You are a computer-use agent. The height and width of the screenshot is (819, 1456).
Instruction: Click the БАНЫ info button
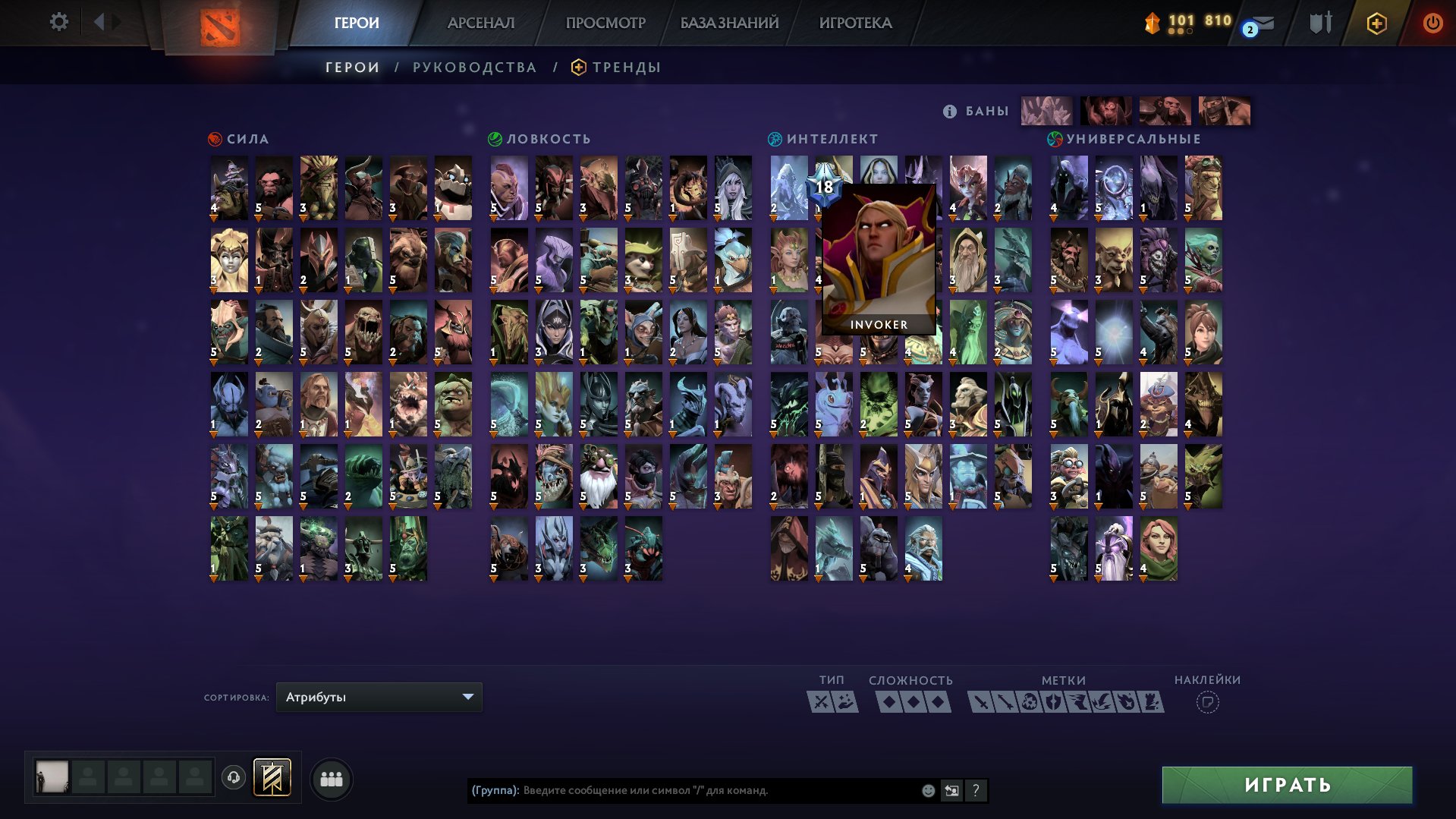[949, 110]
